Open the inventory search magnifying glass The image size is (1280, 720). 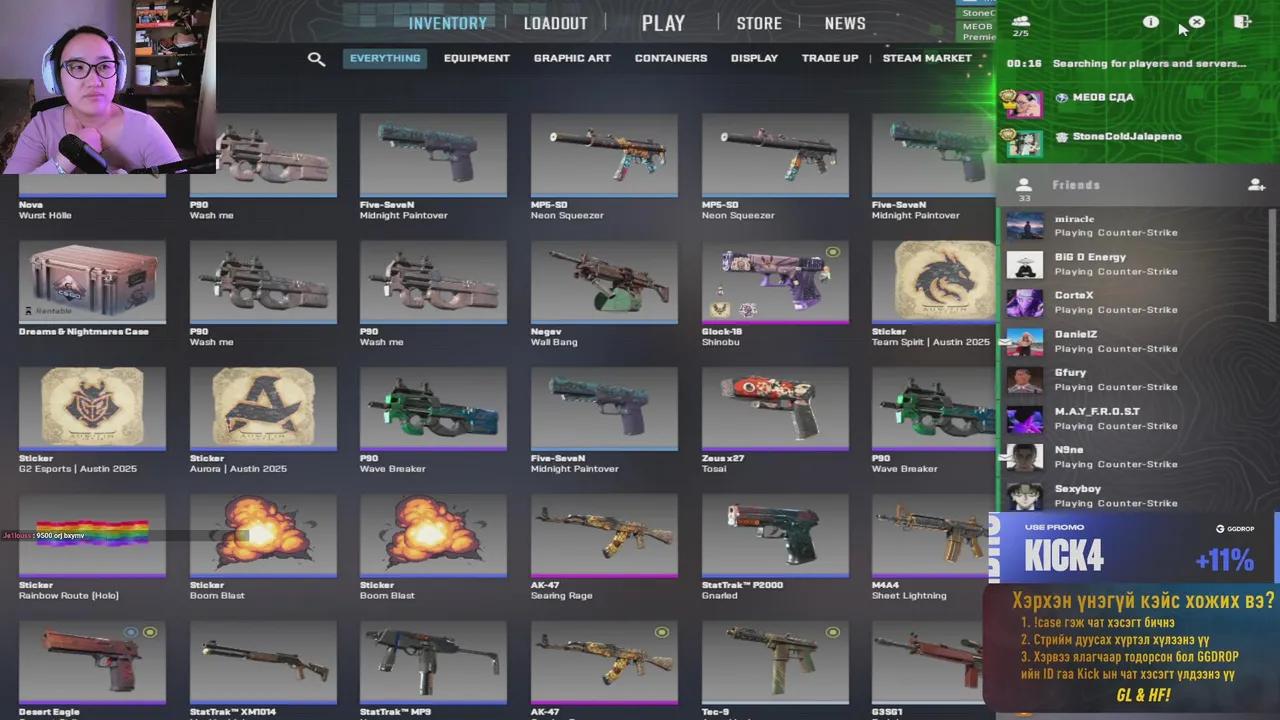click(x=316, y=59)
